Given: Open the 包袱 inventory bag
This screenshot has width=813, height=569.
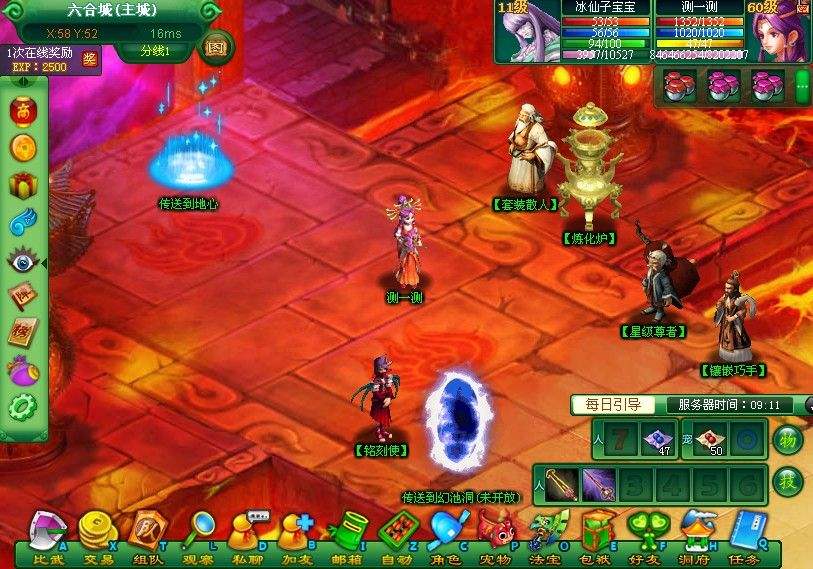Looking at the screenshot, I should (x=596, y=531).
